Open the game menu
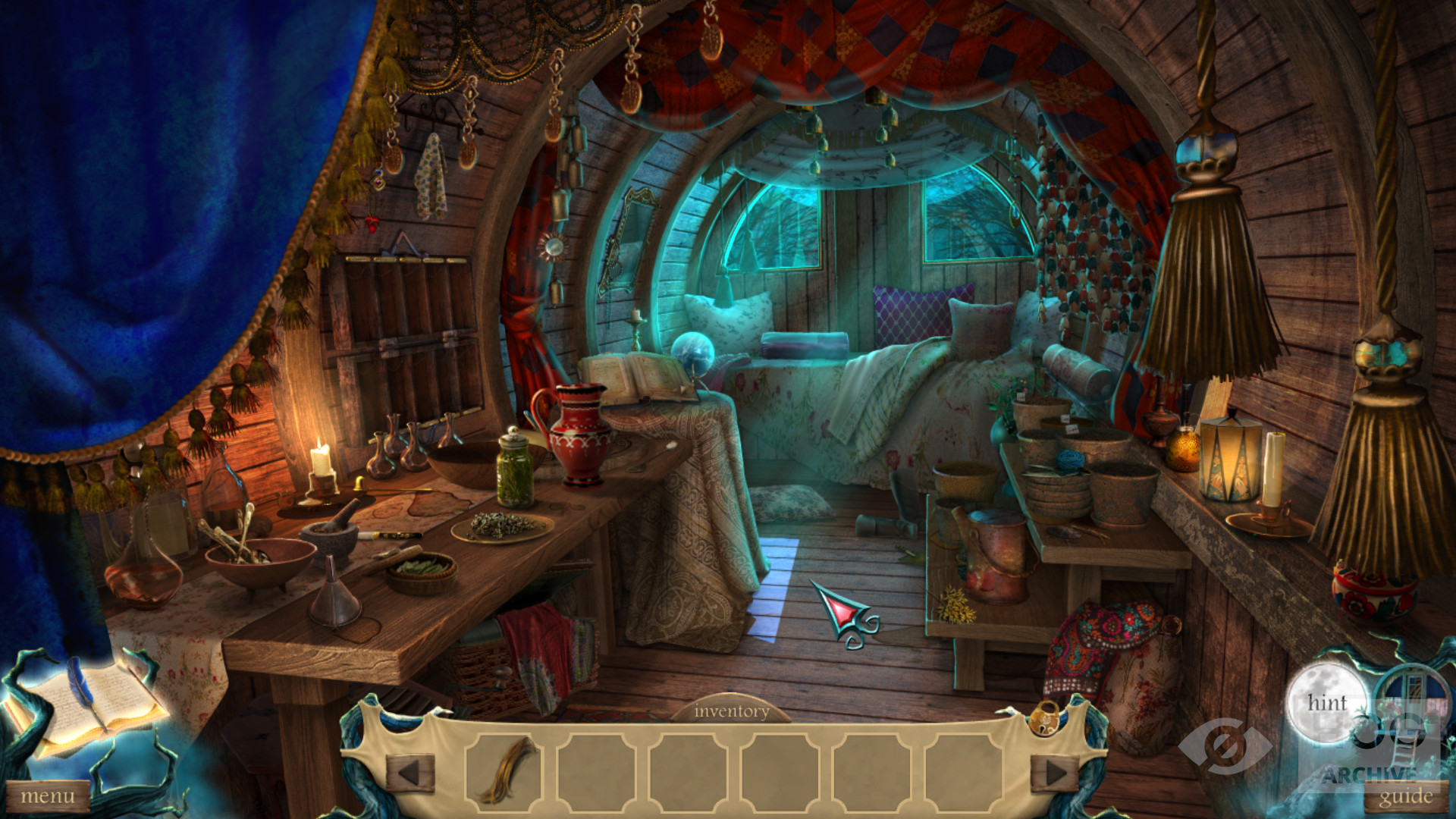 (x=47, y=797)
